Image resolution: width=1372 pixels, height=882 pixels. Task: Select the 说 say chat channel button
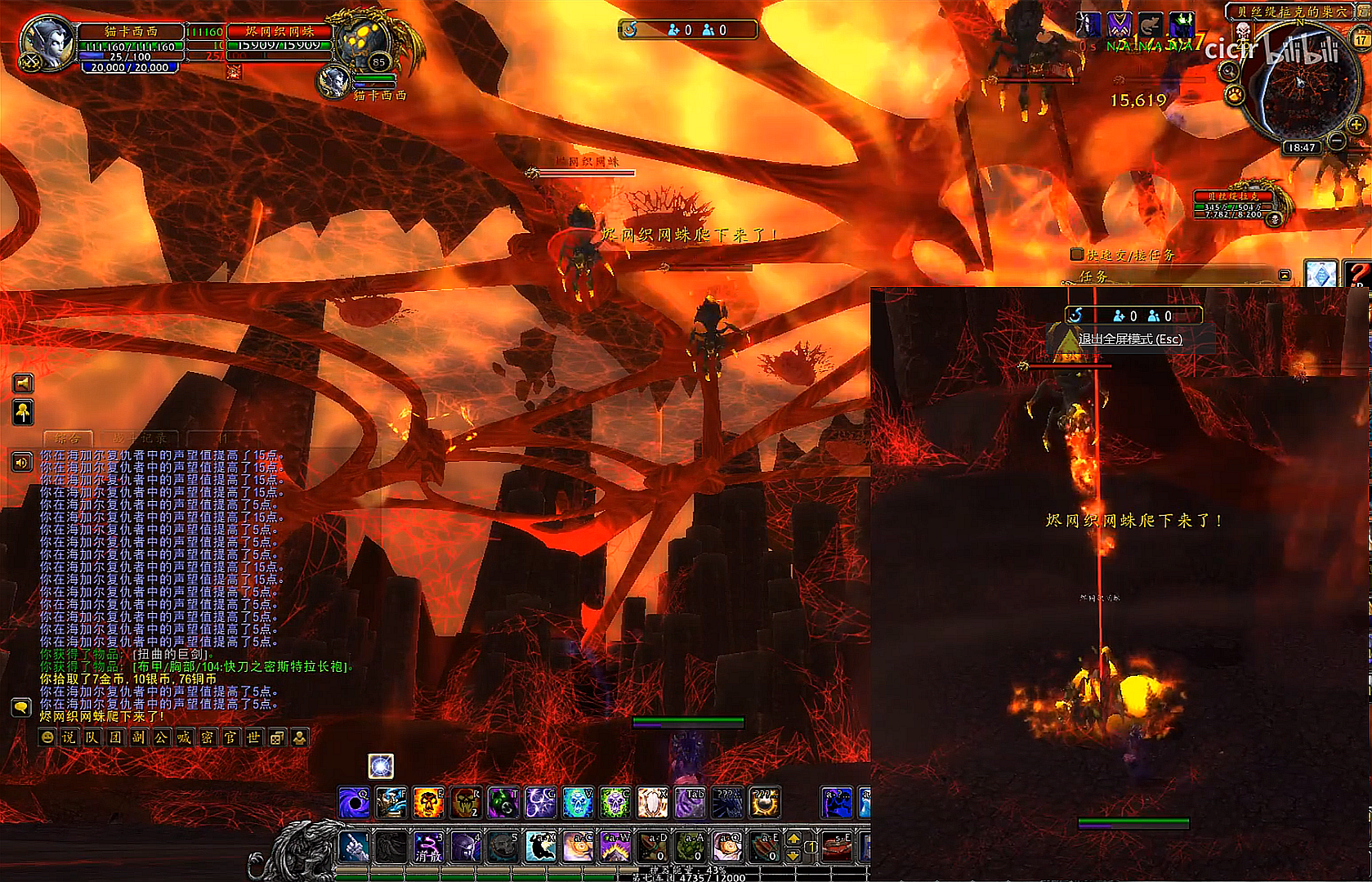click(69, 737)
